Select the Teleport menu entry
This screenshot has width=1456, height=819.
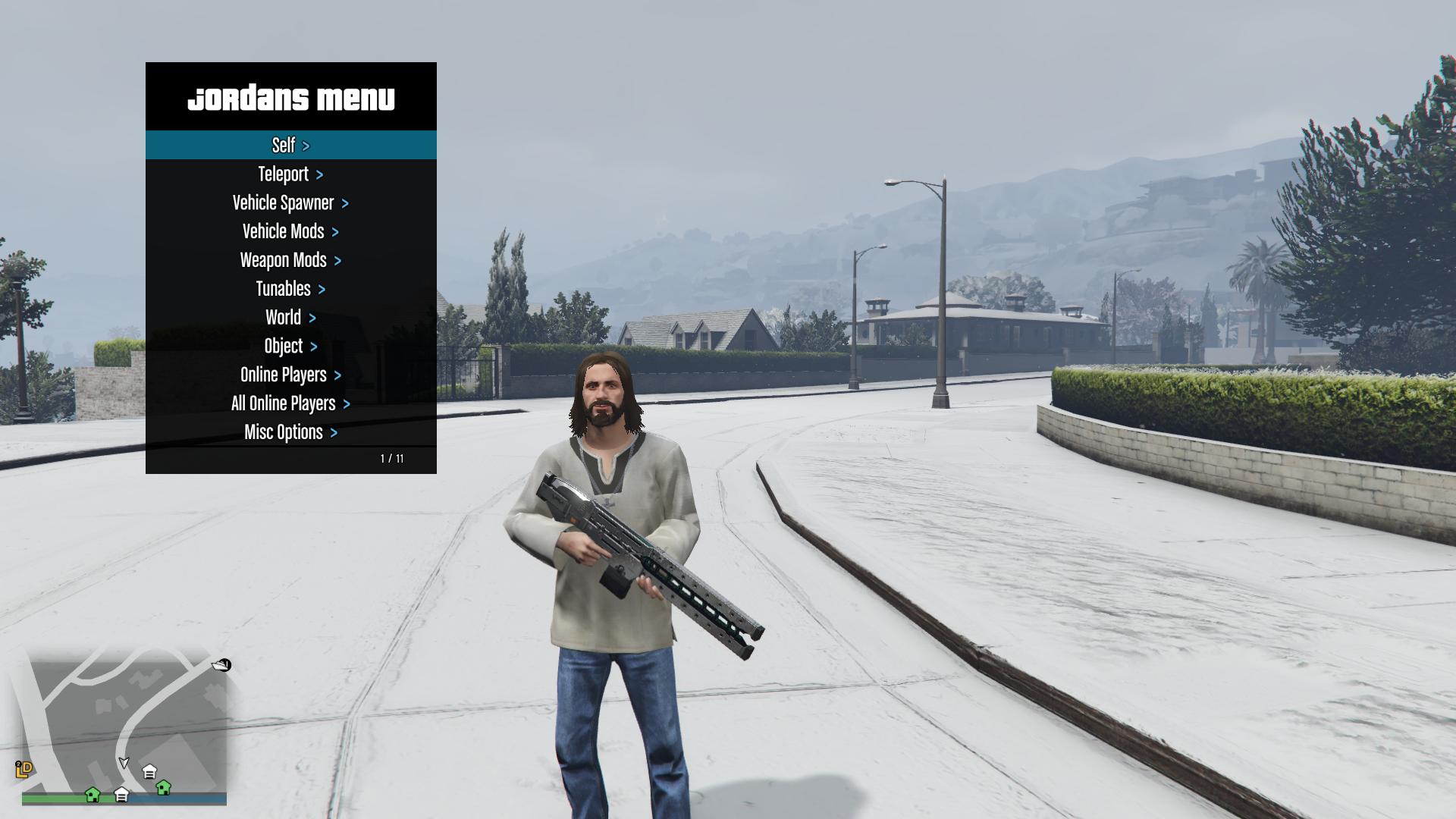(x=290, y=174)
